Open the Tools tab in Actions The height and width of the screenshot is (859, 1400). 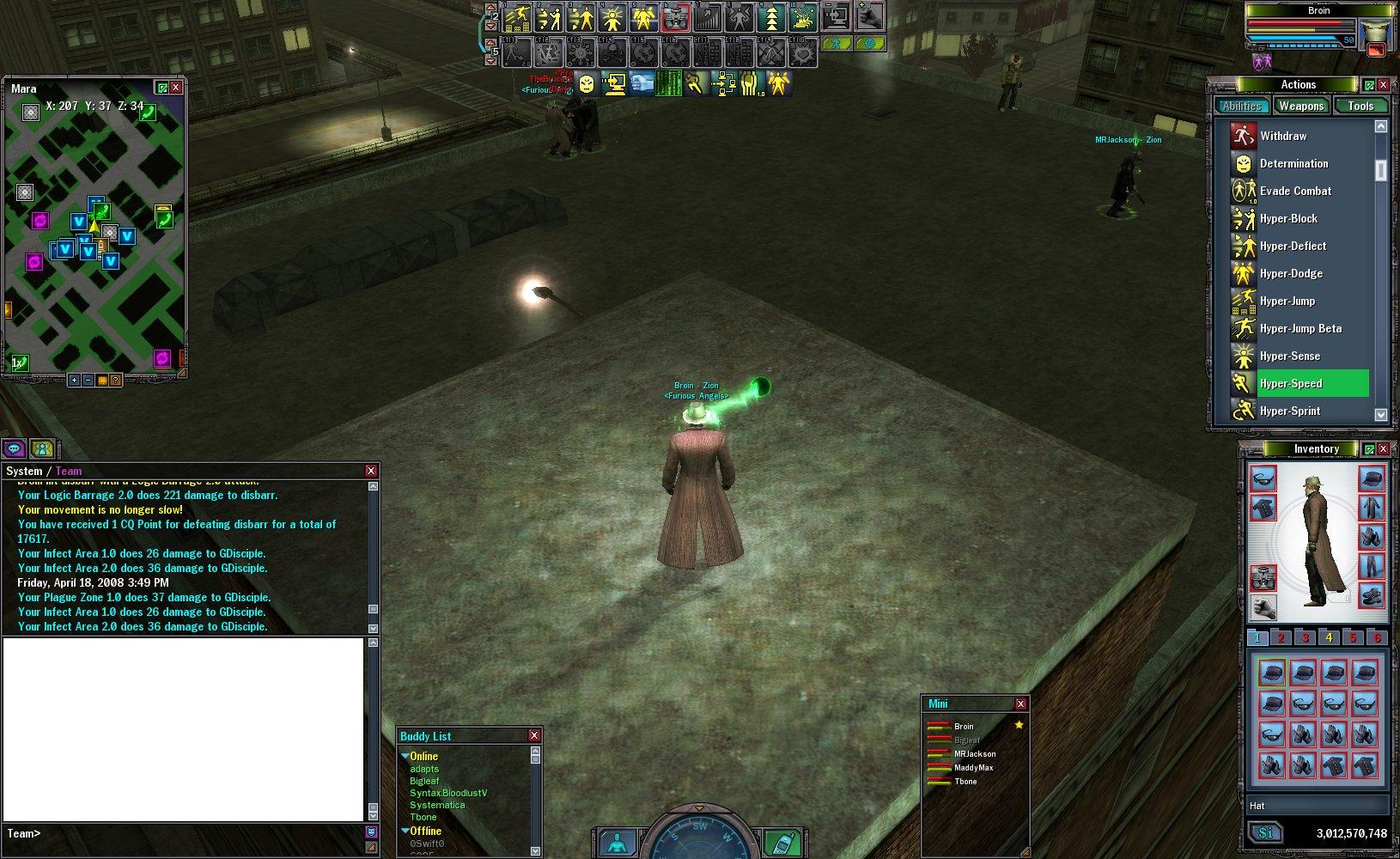coord(1360,106)
